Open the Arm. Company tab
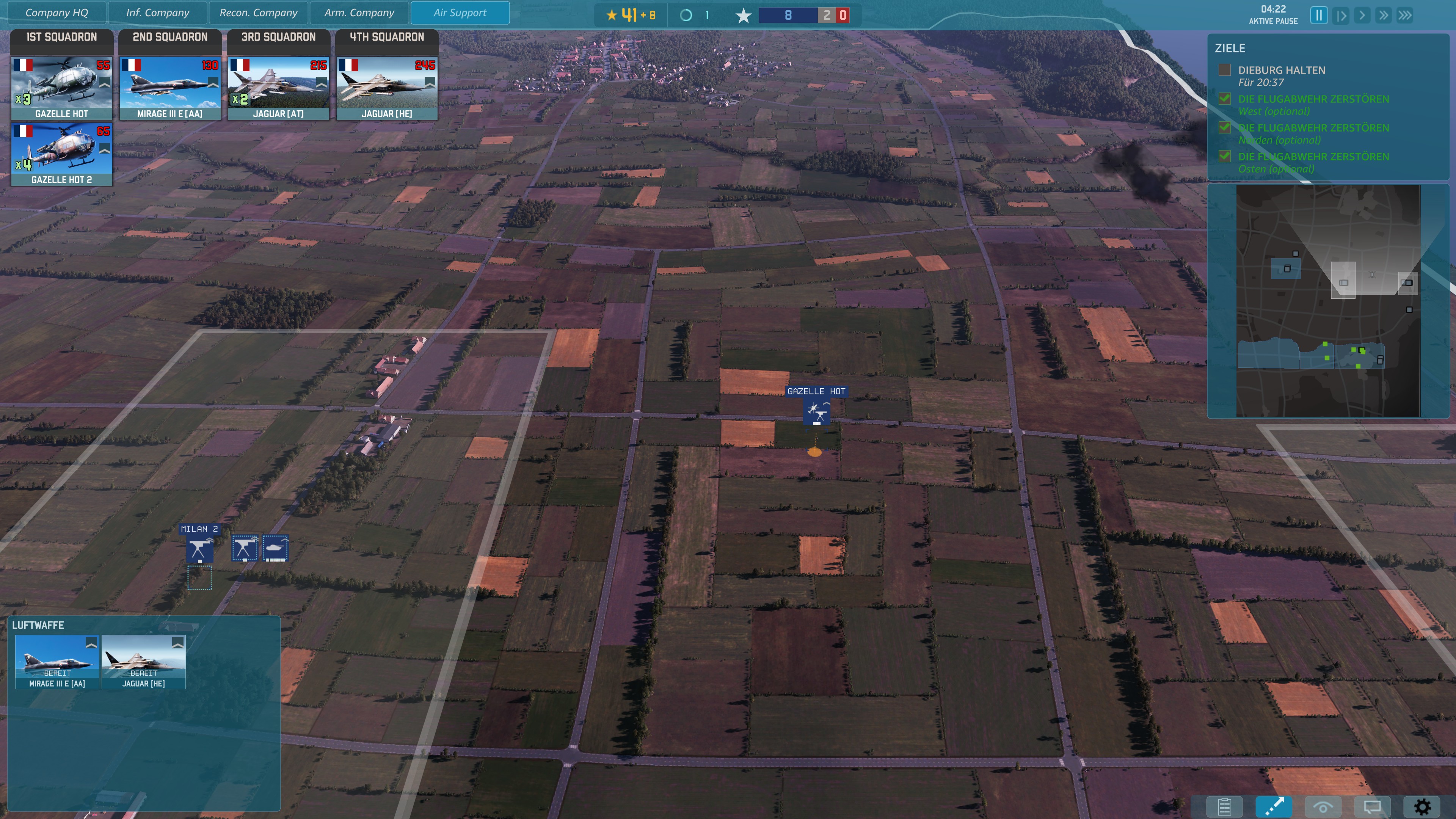Image resolution: width=1456 pixels, height=819 pixels. tap(359, 13)
